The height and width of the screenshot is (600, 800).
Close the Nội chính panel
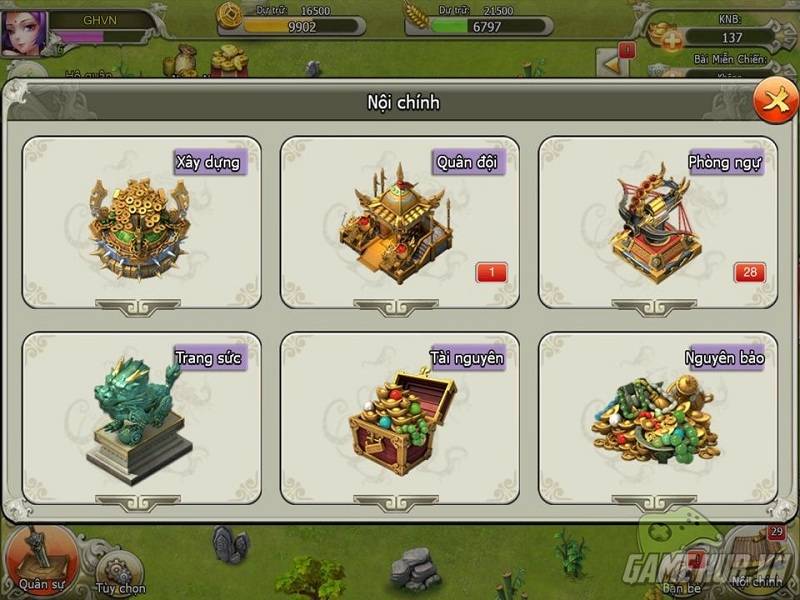pos(774,101)
